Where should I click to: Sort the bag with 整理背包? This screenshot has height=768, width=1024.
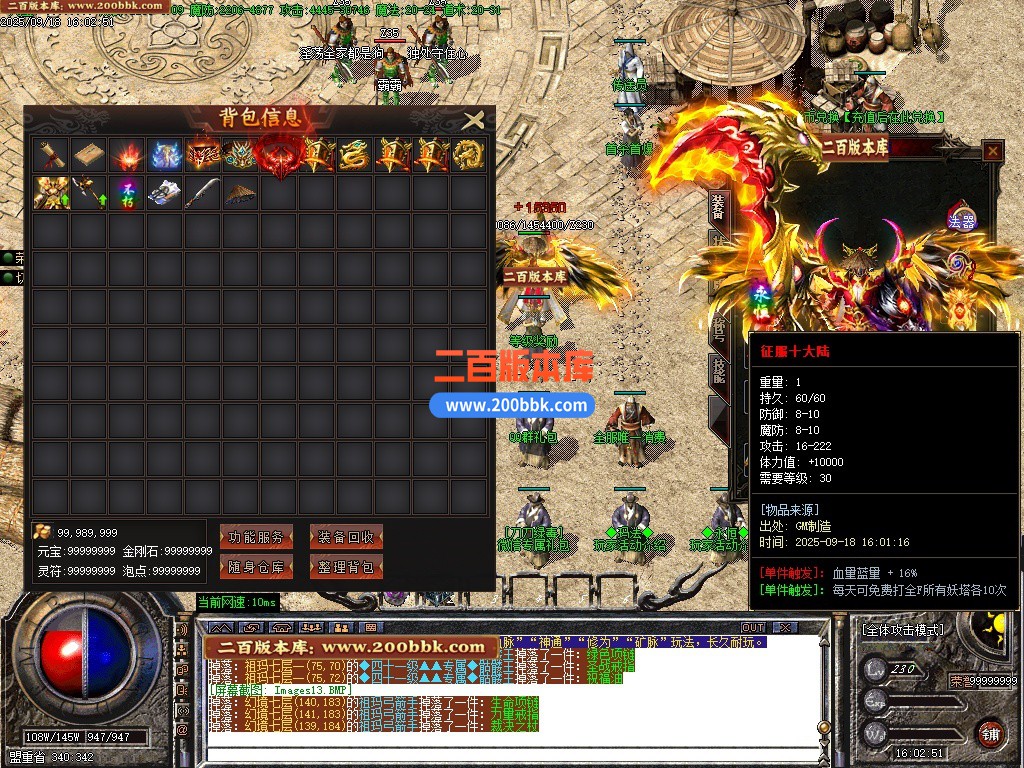coord(346,567)
